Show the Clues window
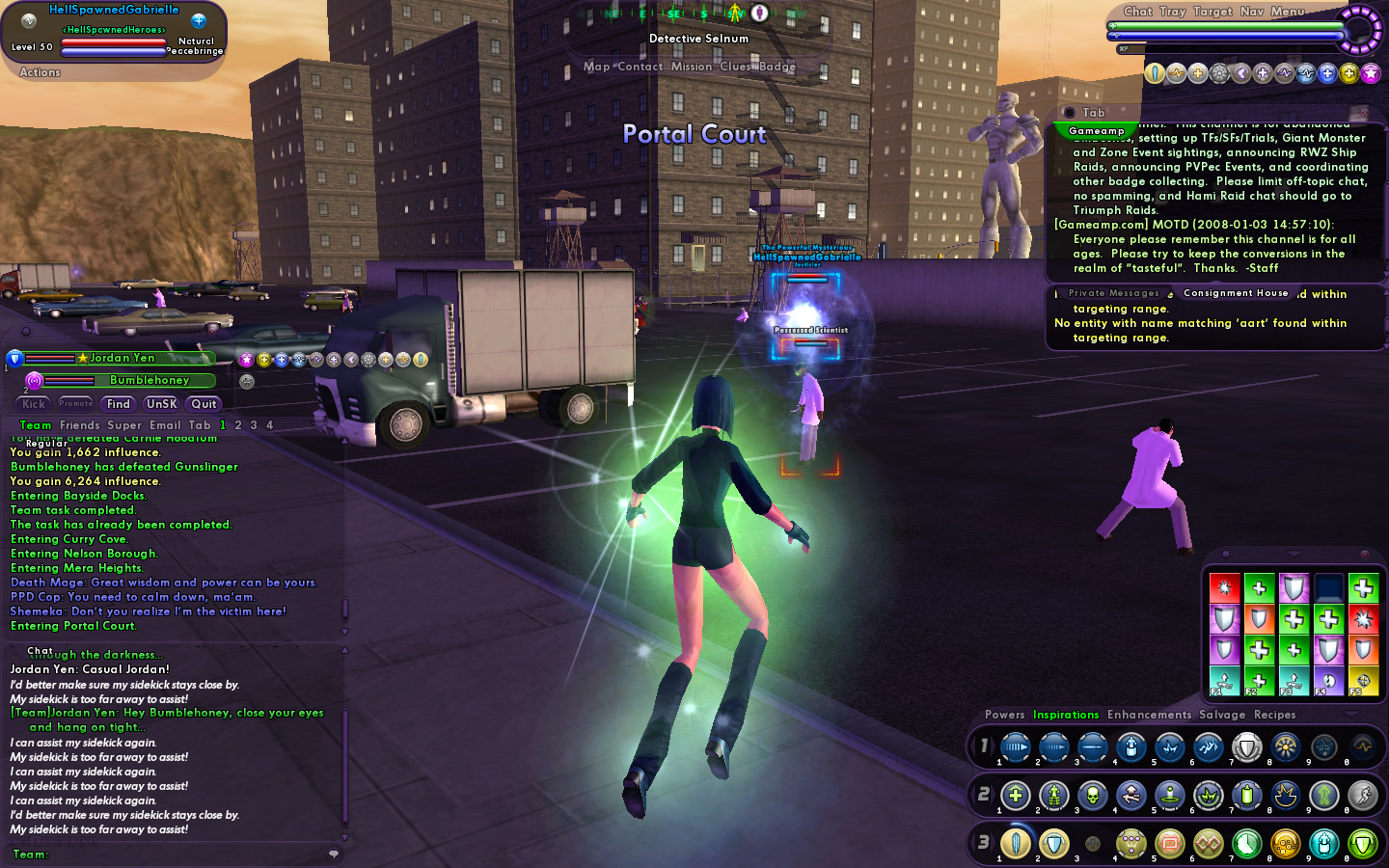1389x868 pixels. 734,67
